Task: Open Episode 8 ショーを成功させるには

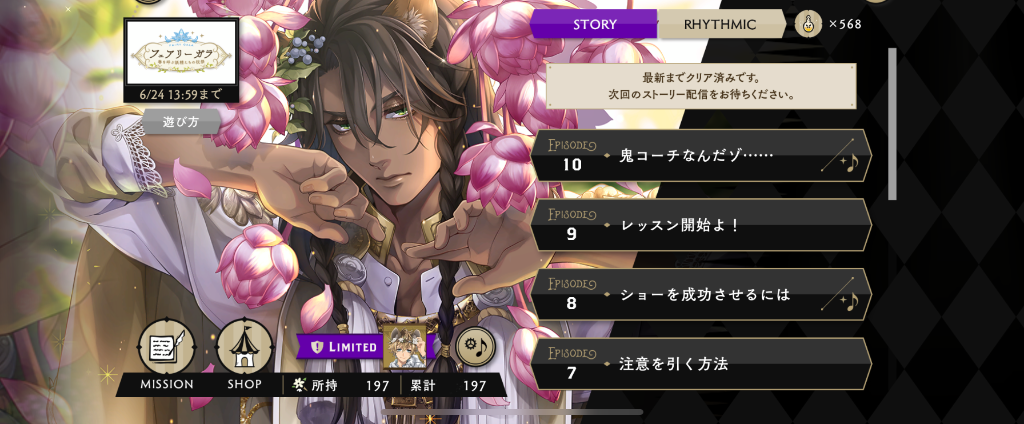Action: pyautogui.click(x=700, y=294)
